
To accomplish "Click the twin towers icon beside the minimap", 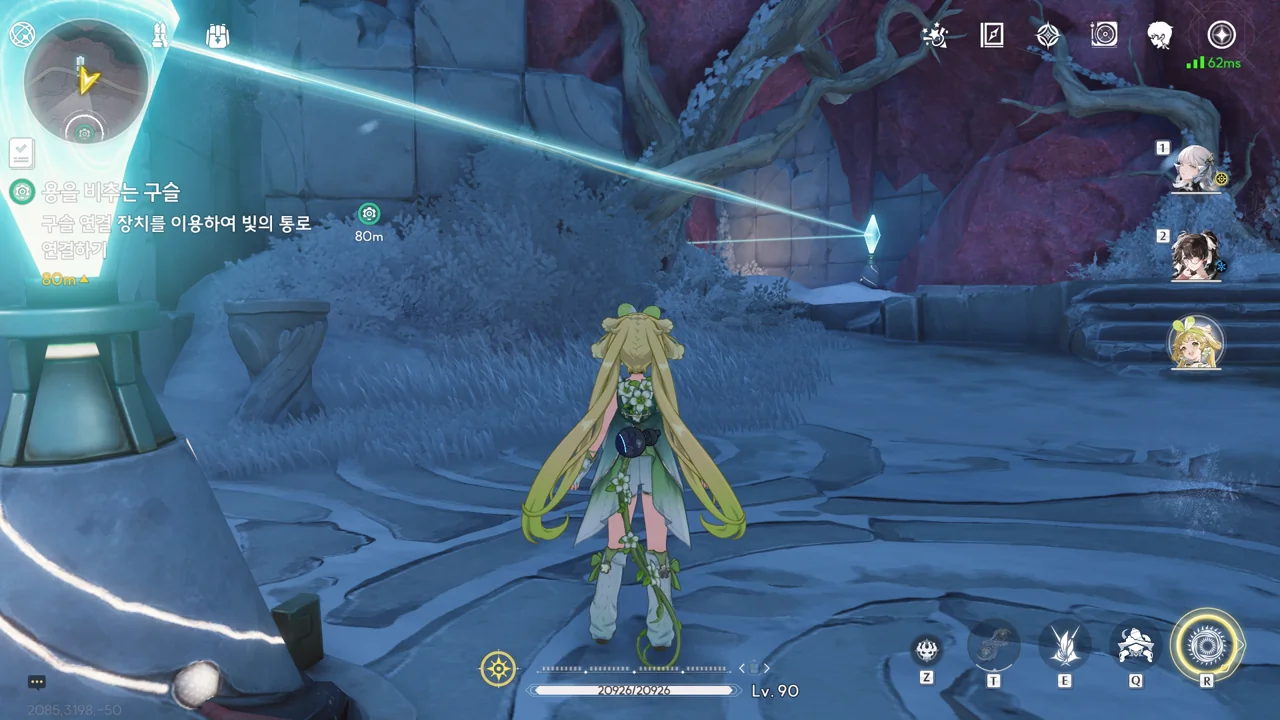I will (x=161, y=35).
